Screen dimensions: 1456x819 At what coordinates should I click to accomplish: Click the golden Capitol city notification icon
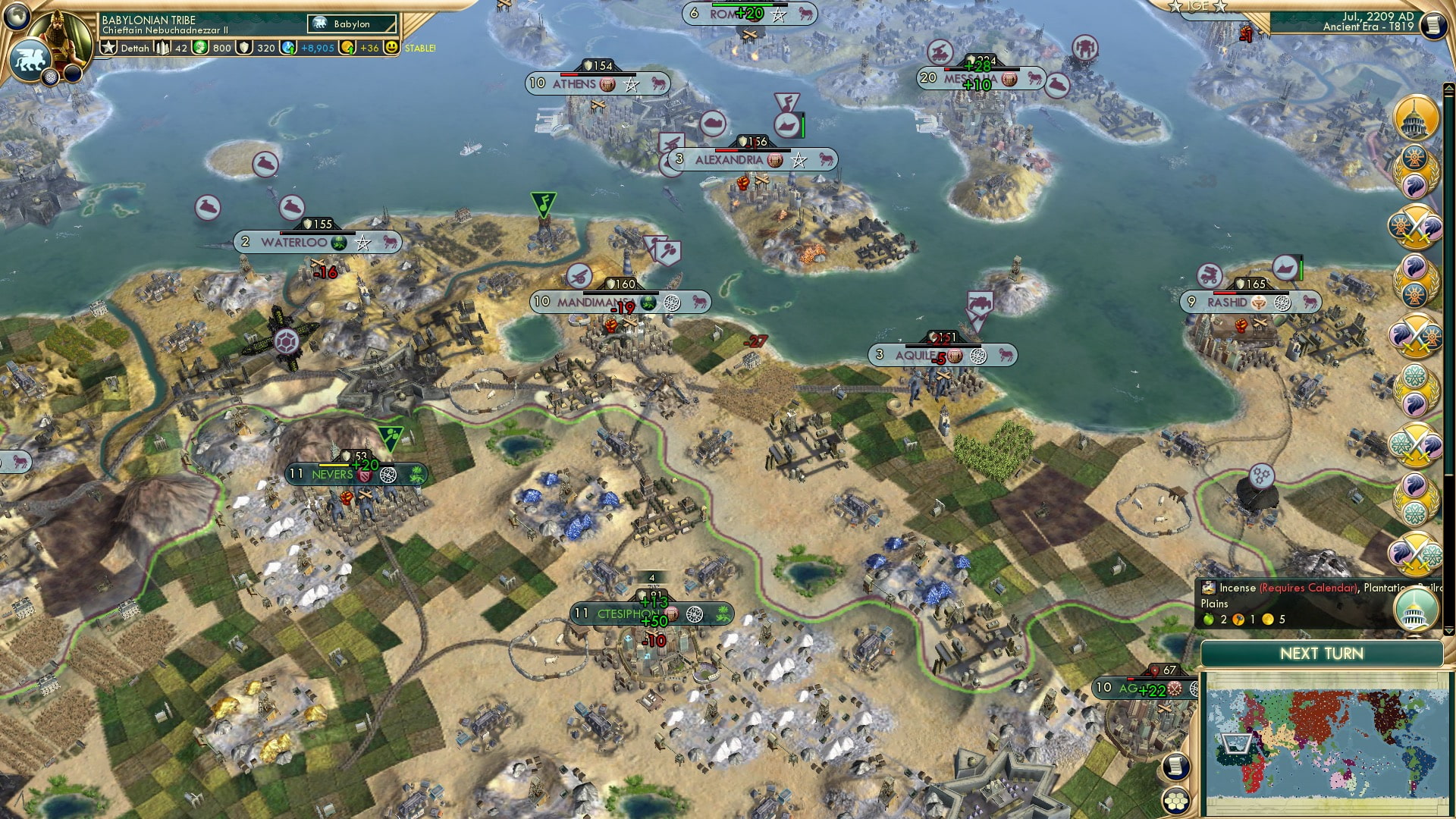[x=1414, y=117]
